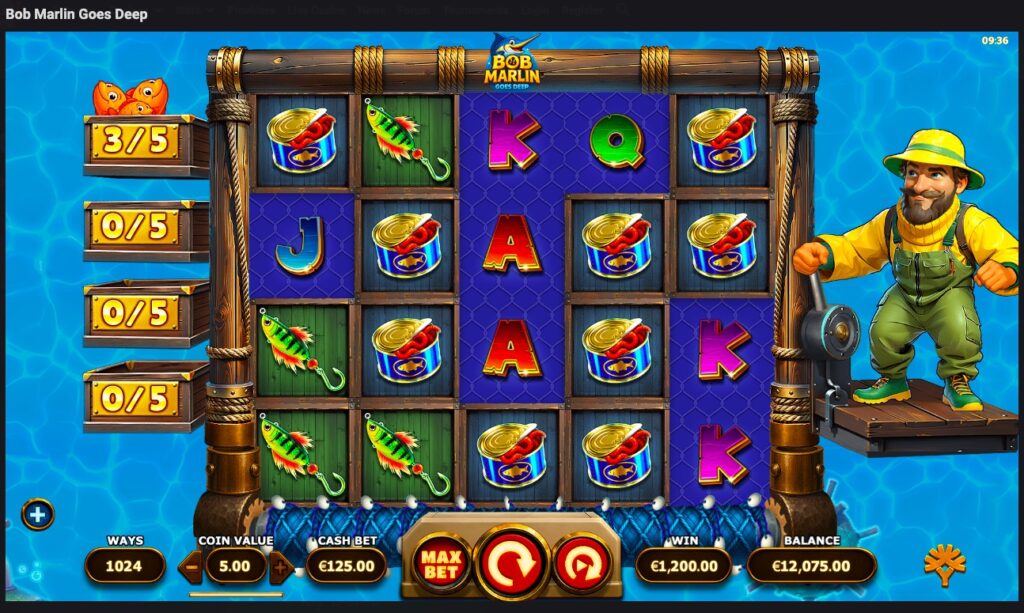Spin the reels with the main spin button

point(512,563)
